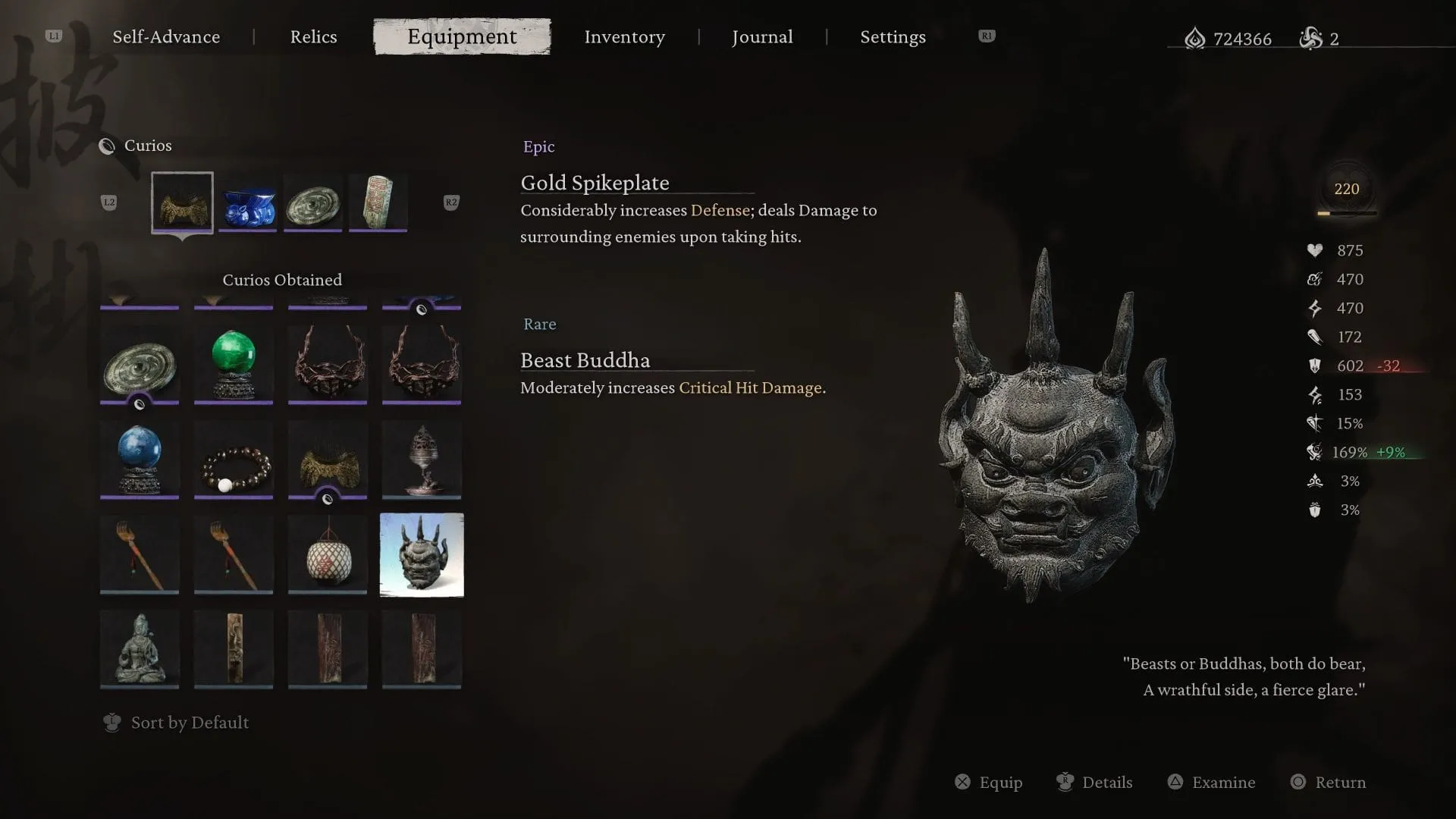
Task: Click the lightning stamina icon beside 470
Action: click(x=1316, y=308)
